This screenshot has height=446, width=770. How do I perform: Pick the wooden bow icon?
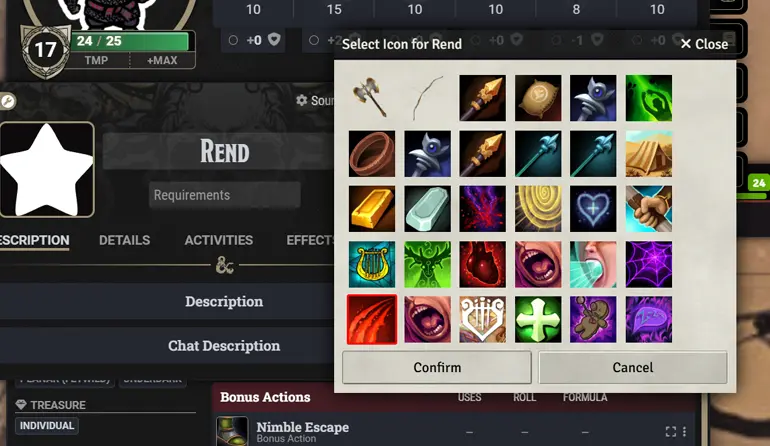(x=427, y=98)
